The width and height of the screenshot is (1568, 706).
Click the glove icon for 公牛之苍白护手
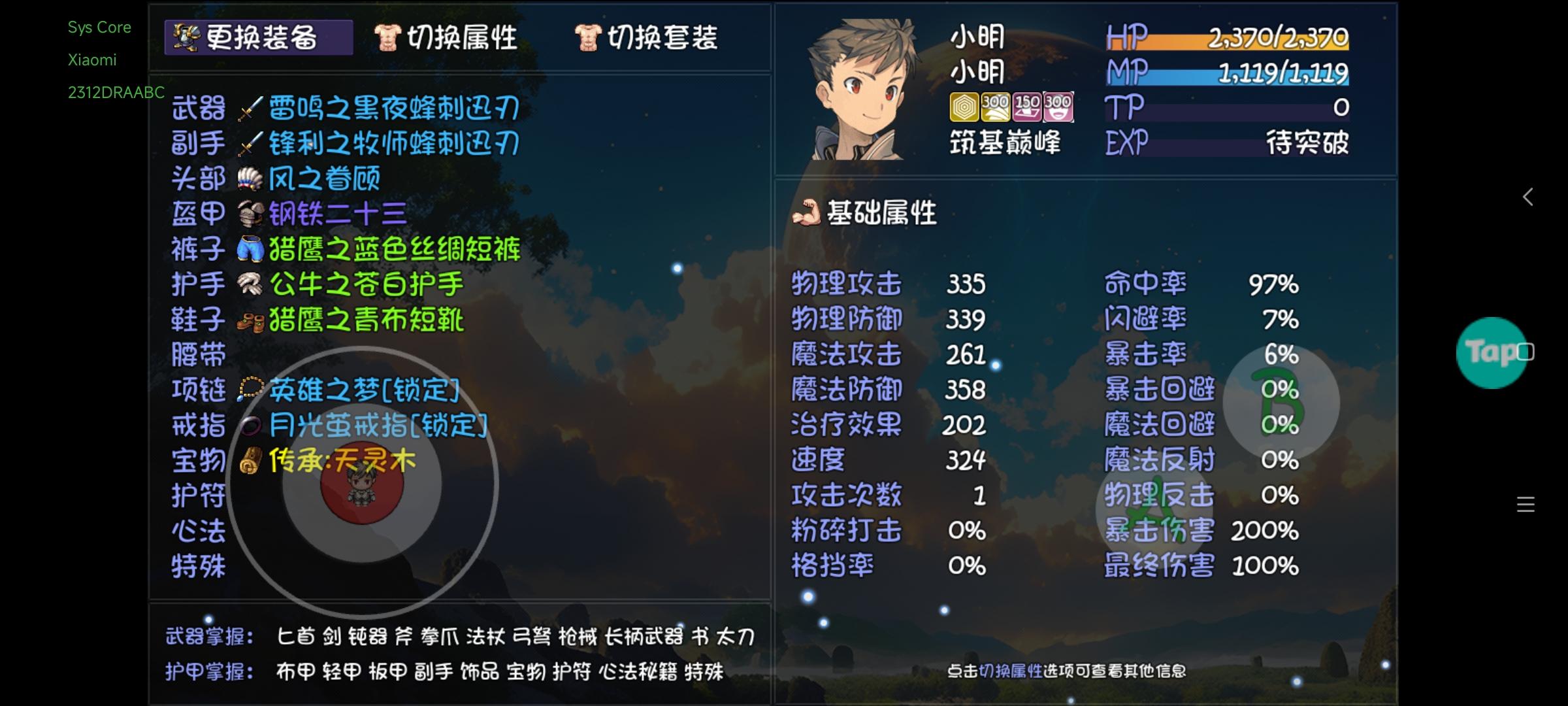[250, 285]
